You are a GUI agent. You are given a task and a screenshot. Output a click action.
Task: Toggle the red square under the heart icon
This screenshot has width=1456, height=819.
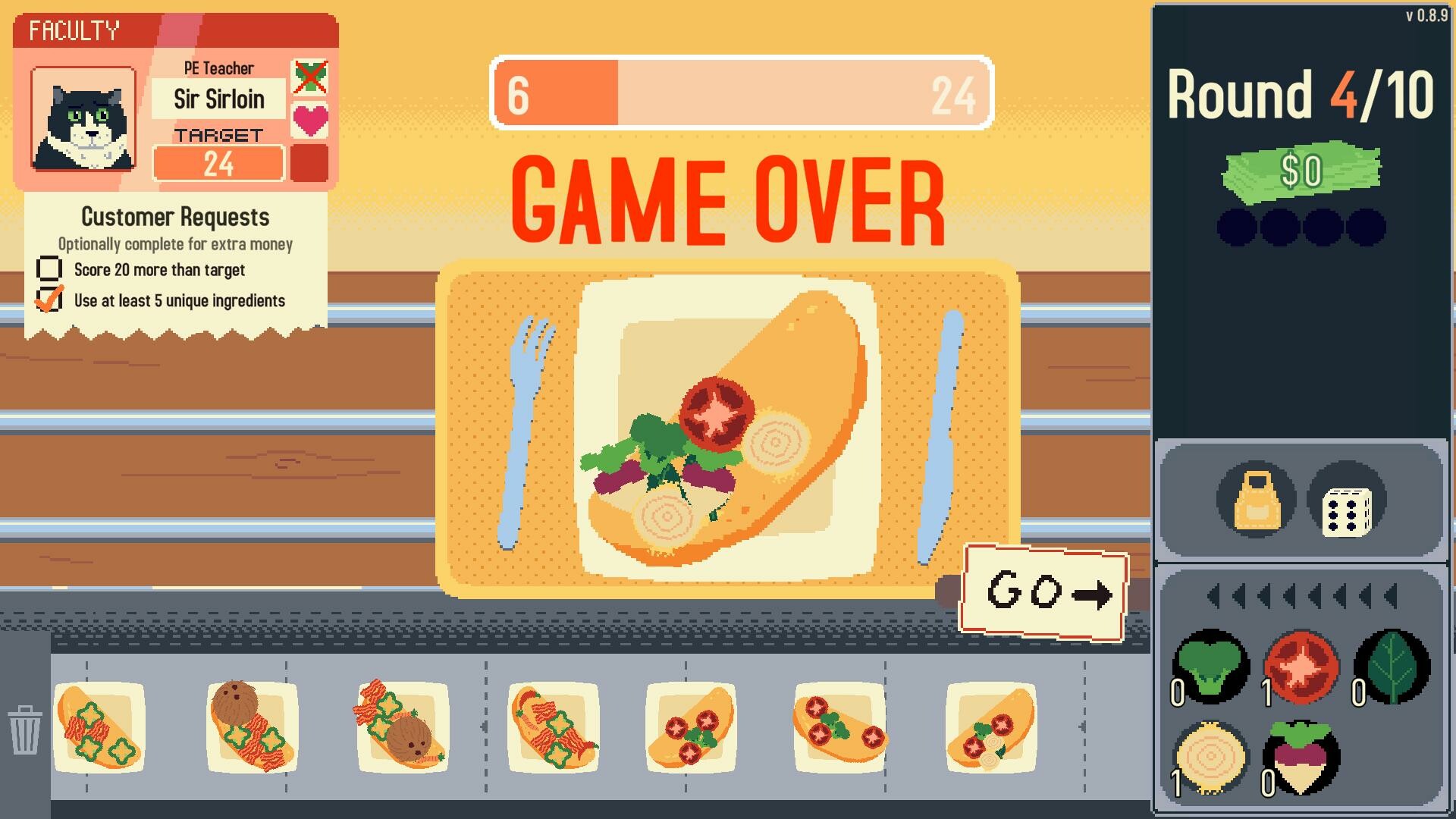(x=310, y=159)
